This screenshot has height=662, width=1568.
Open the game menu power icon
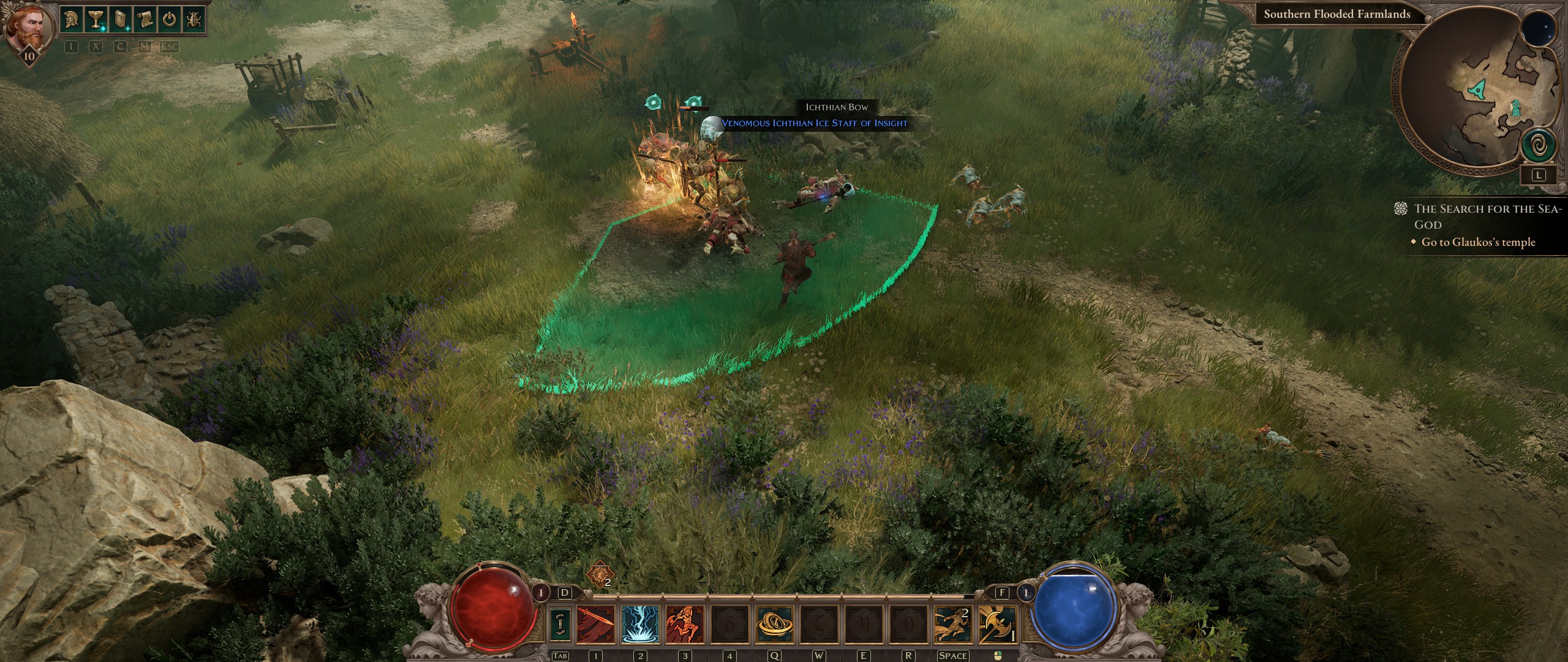point(169,20)
